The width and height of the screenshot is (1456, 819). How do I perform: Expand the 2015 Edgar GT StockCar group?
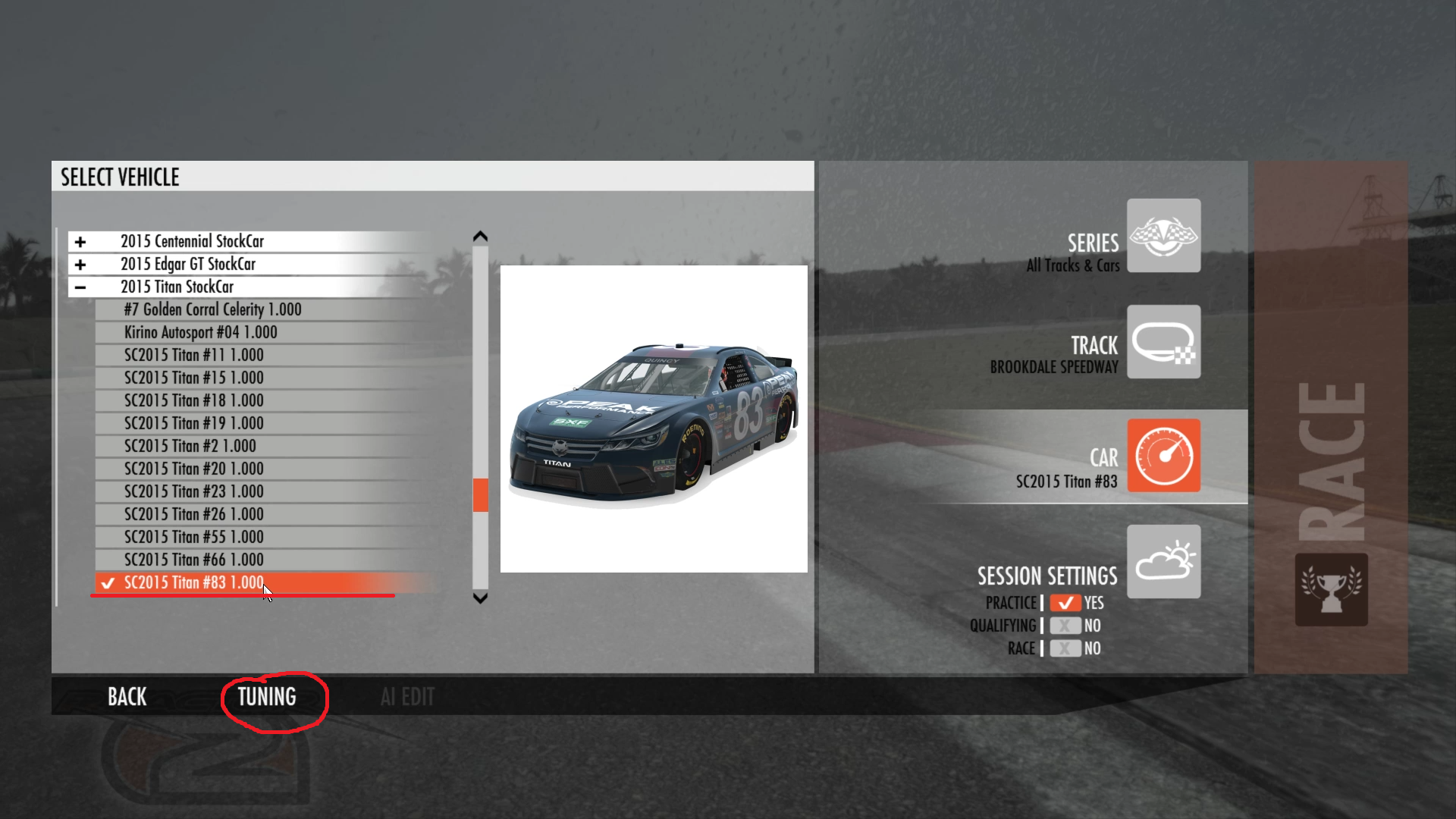point(80,265)
